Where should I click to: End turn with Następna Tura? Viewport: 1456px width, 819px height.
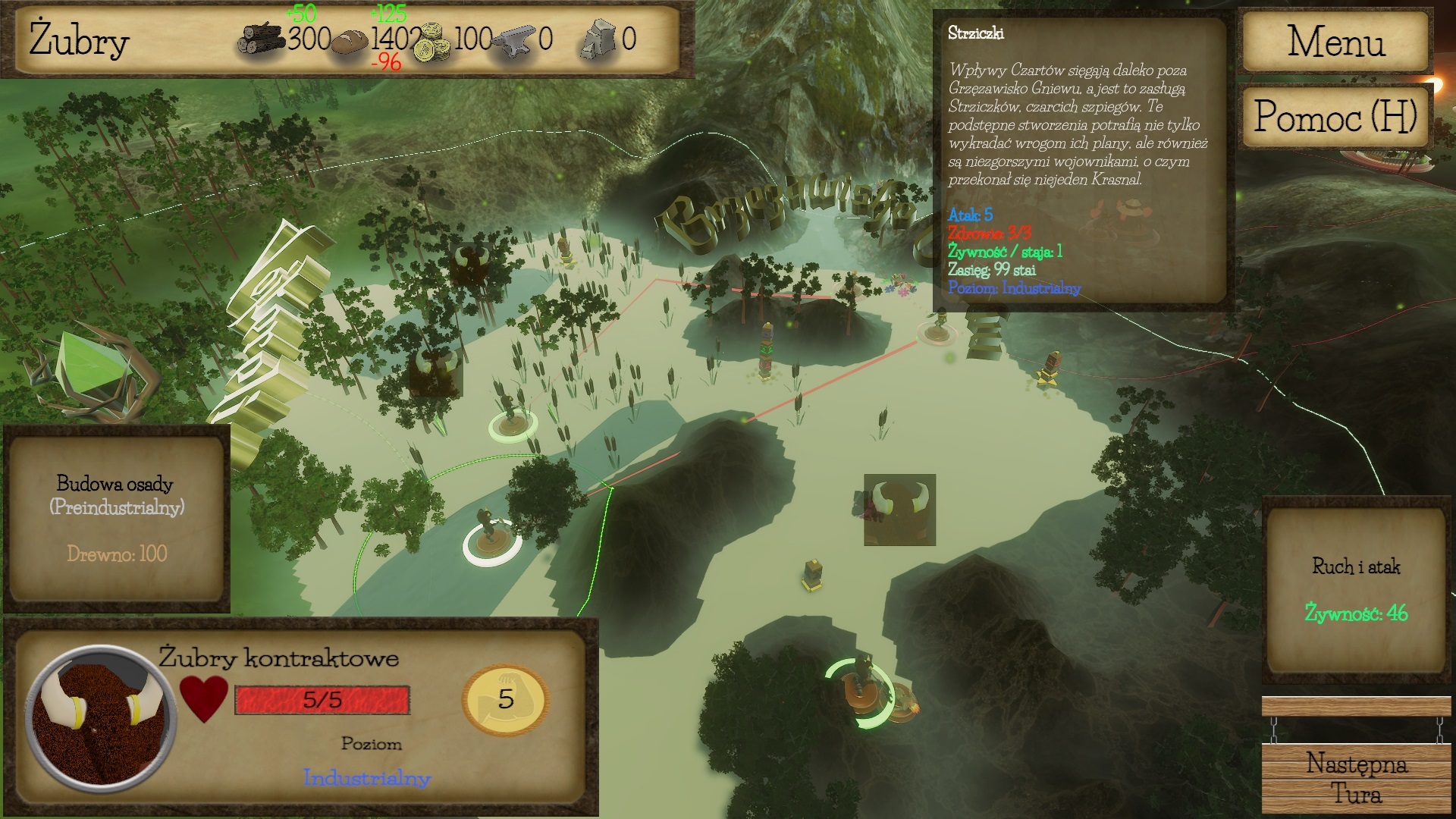(1356, 778)
